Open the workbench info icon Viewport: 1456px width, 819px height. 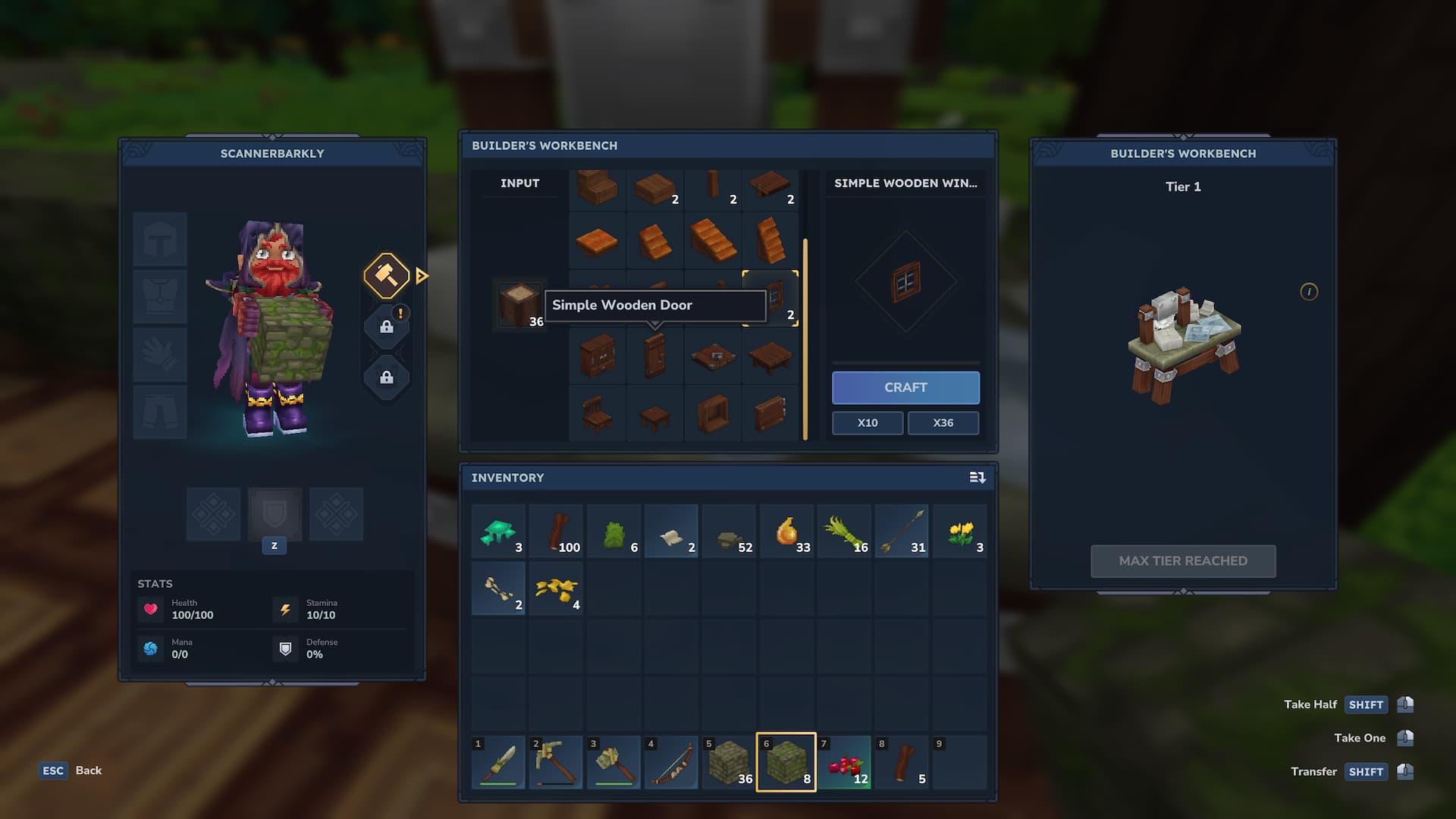point(1309,292)
